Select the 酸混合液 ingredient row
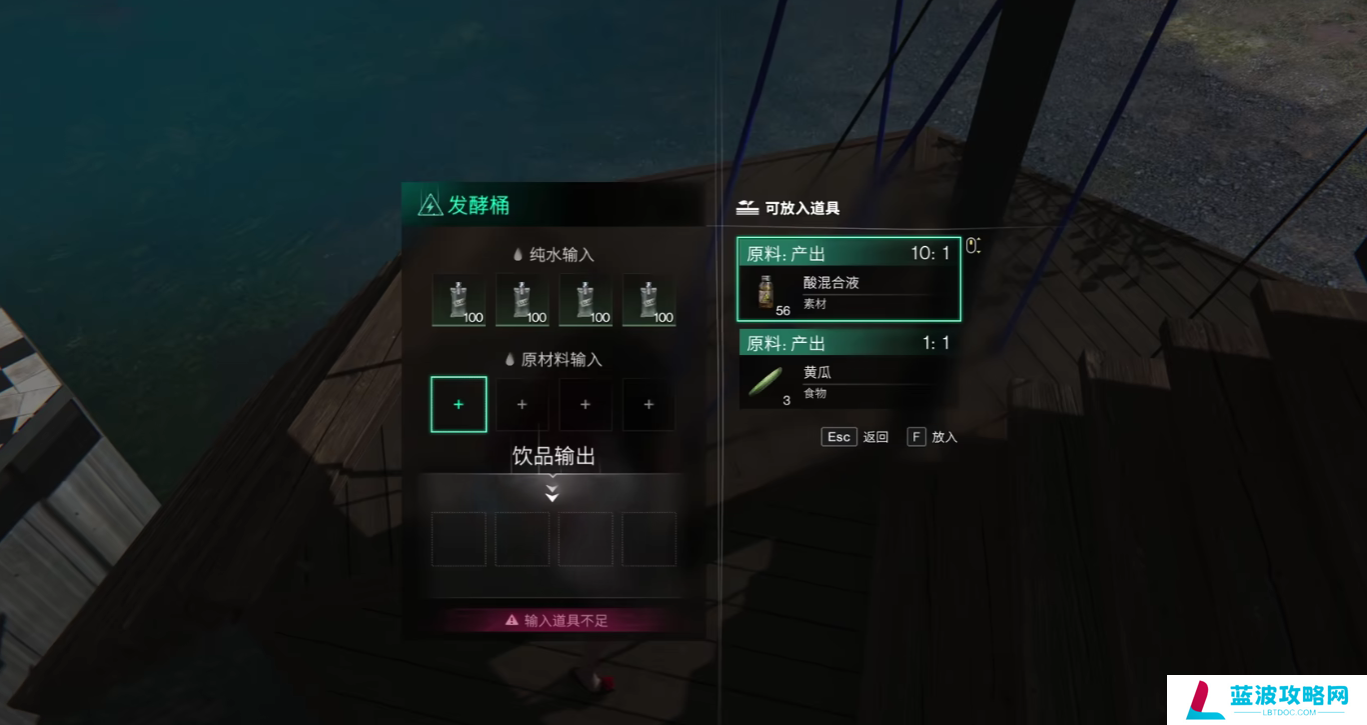The image size is (1367, 725). click(x=848, y=280)
